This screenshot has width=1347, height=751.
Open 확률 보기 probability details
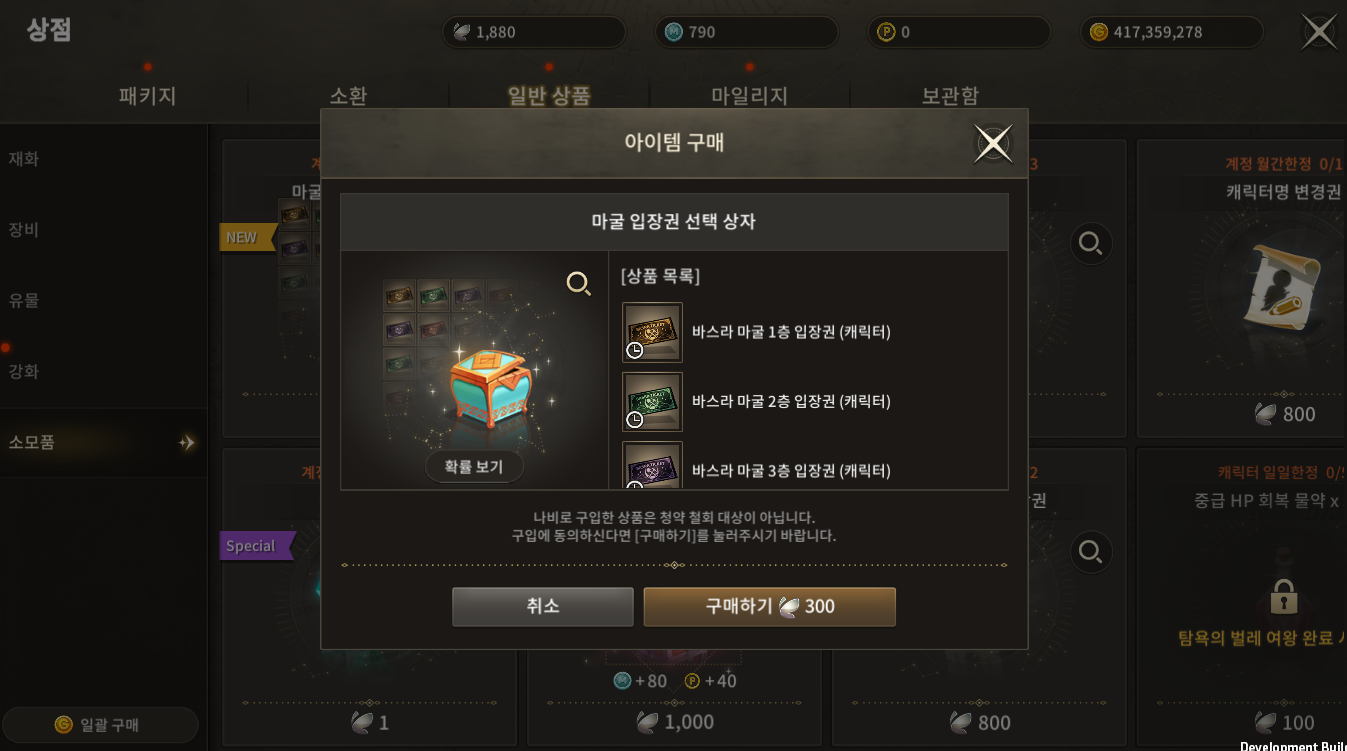(474, 467)
